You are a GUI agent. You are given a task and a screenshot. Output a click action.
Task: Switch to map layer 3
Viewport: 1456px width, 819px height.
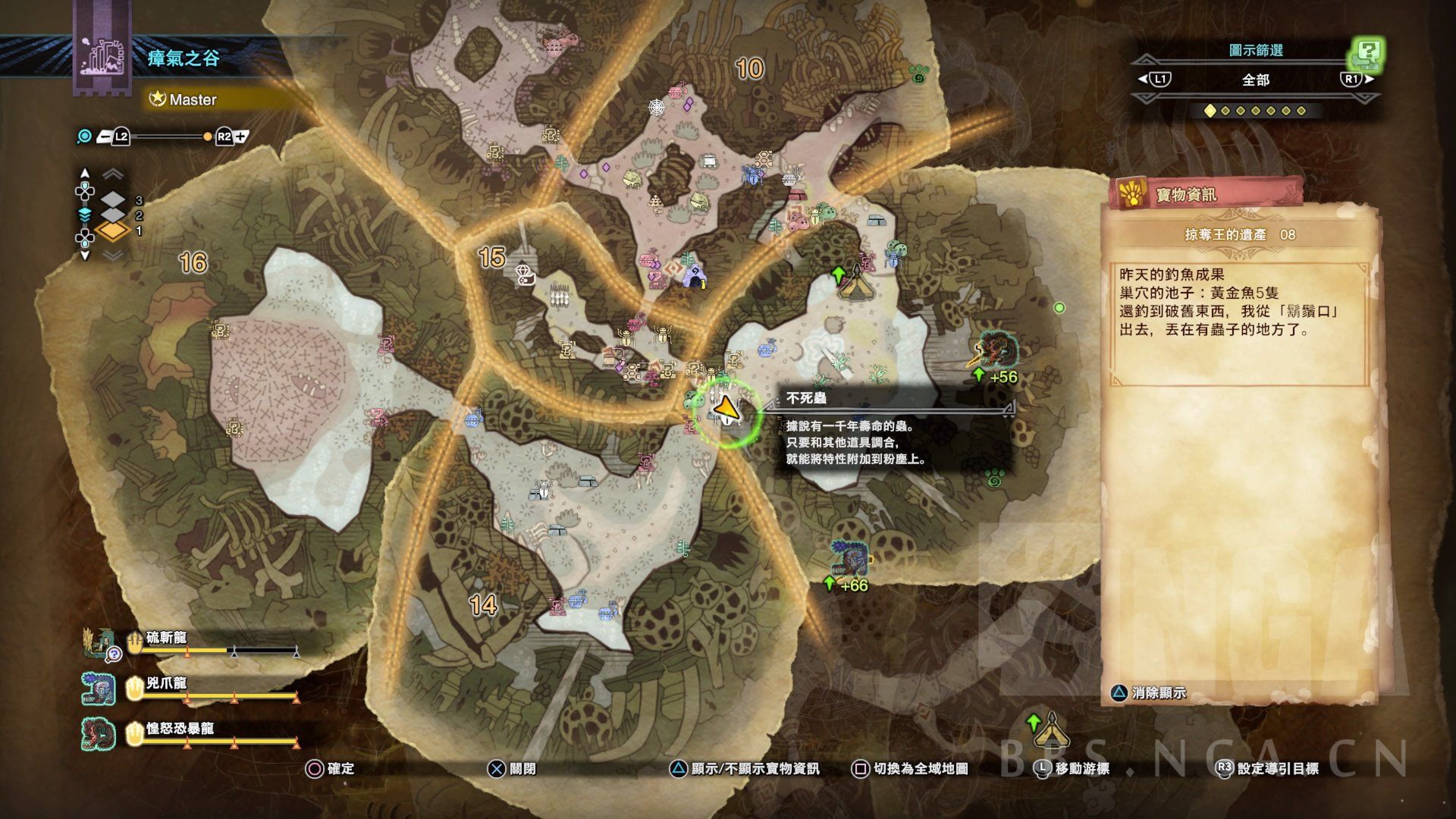coord(114,200)
